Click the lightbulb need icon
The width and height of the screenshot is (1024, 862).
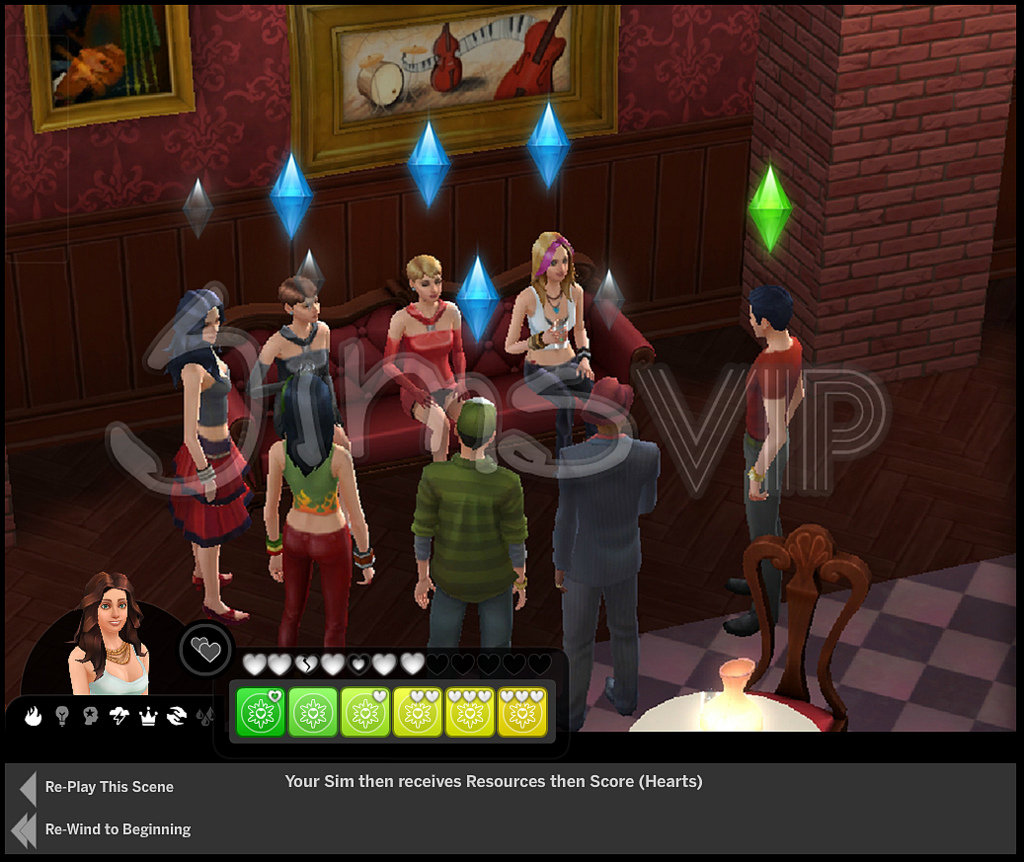(62, 716)
